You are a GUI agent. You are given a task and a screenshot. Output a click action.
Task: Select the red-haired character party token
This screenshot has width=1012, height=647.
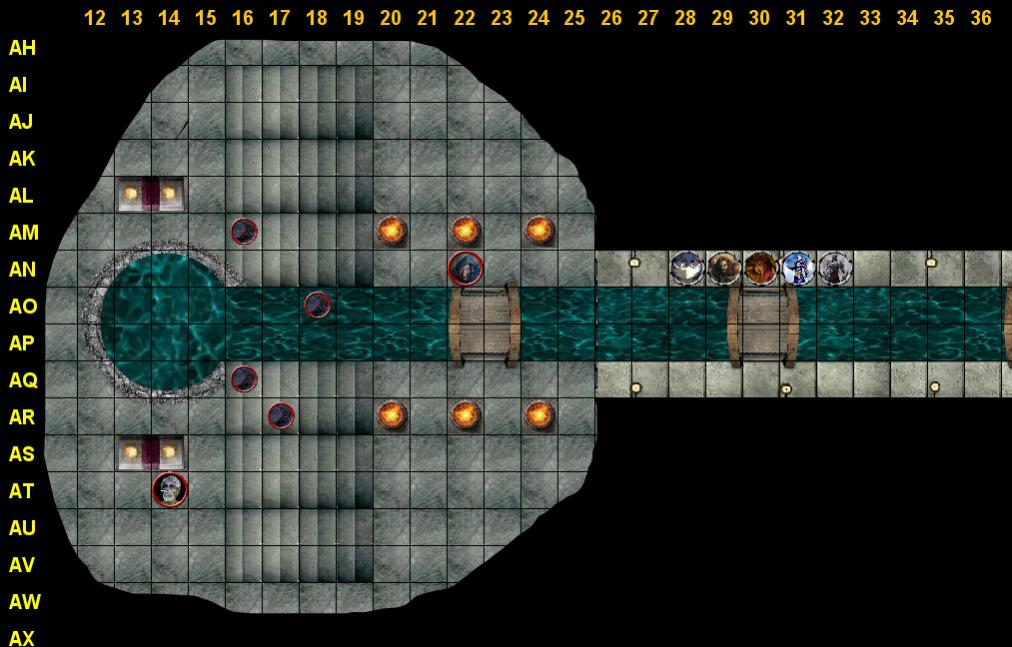point(760,268)
